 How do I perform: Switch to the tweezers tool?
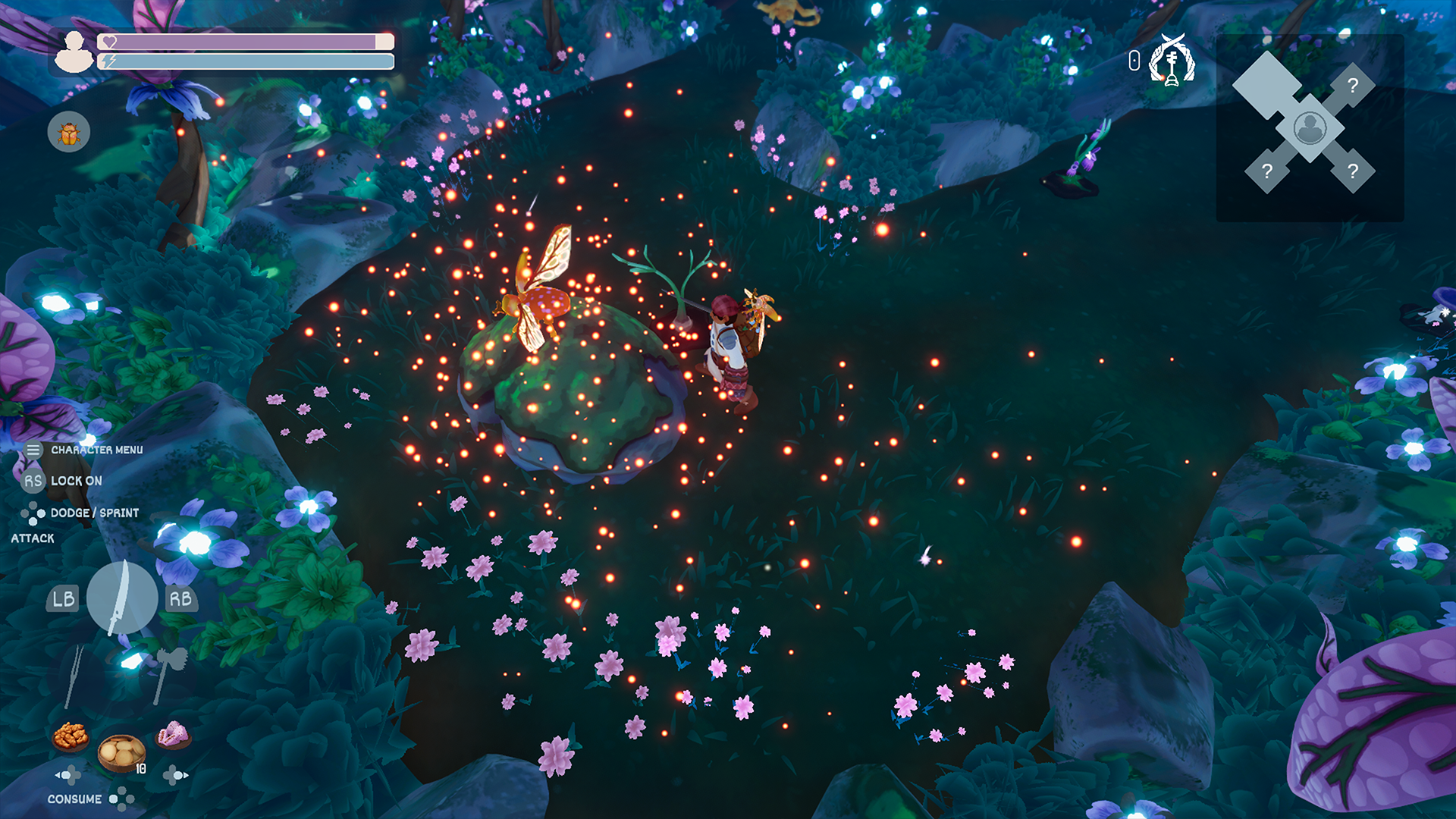pyautogui.click(x=74, y=675)
